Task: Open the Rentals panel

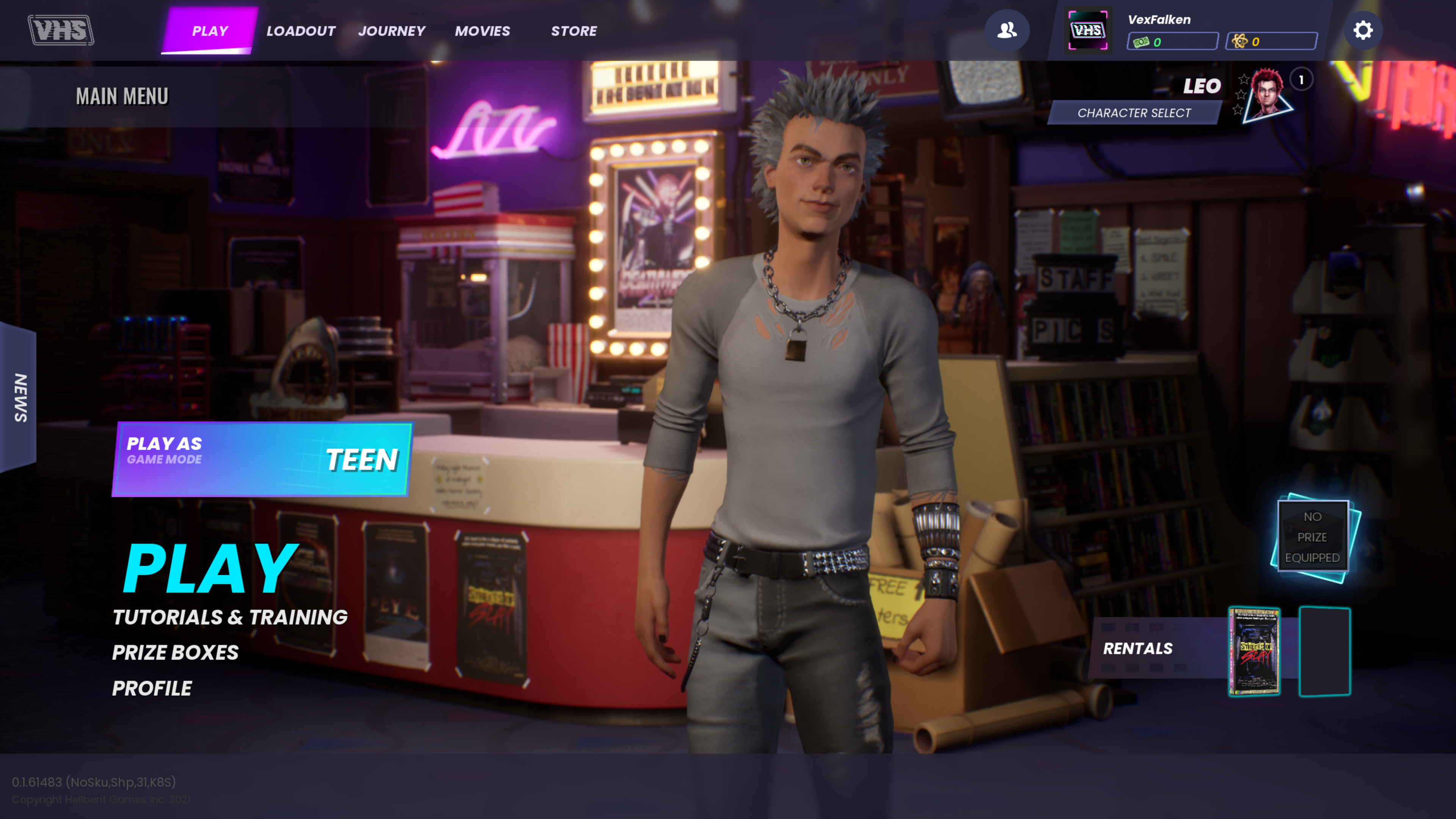Action: click(x=1138, y=648)
